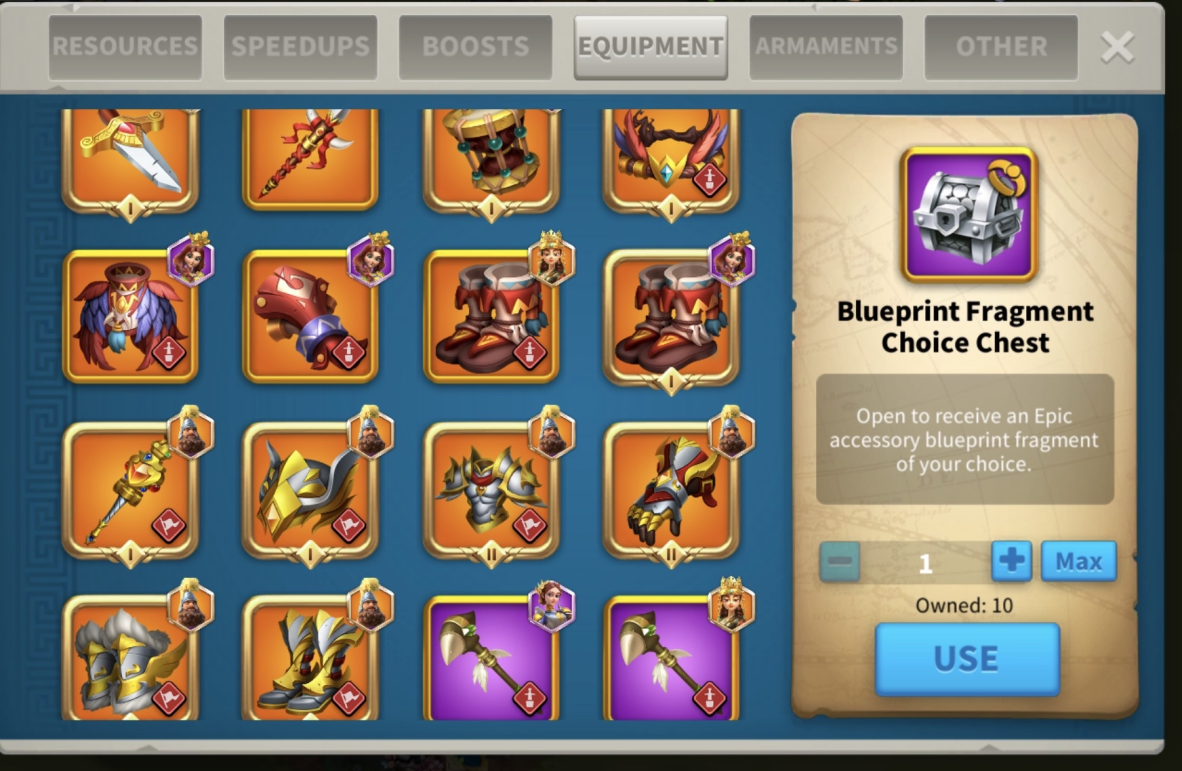
Task: Pick the gold and silver armored boots
Action: [x=310, y=660]
